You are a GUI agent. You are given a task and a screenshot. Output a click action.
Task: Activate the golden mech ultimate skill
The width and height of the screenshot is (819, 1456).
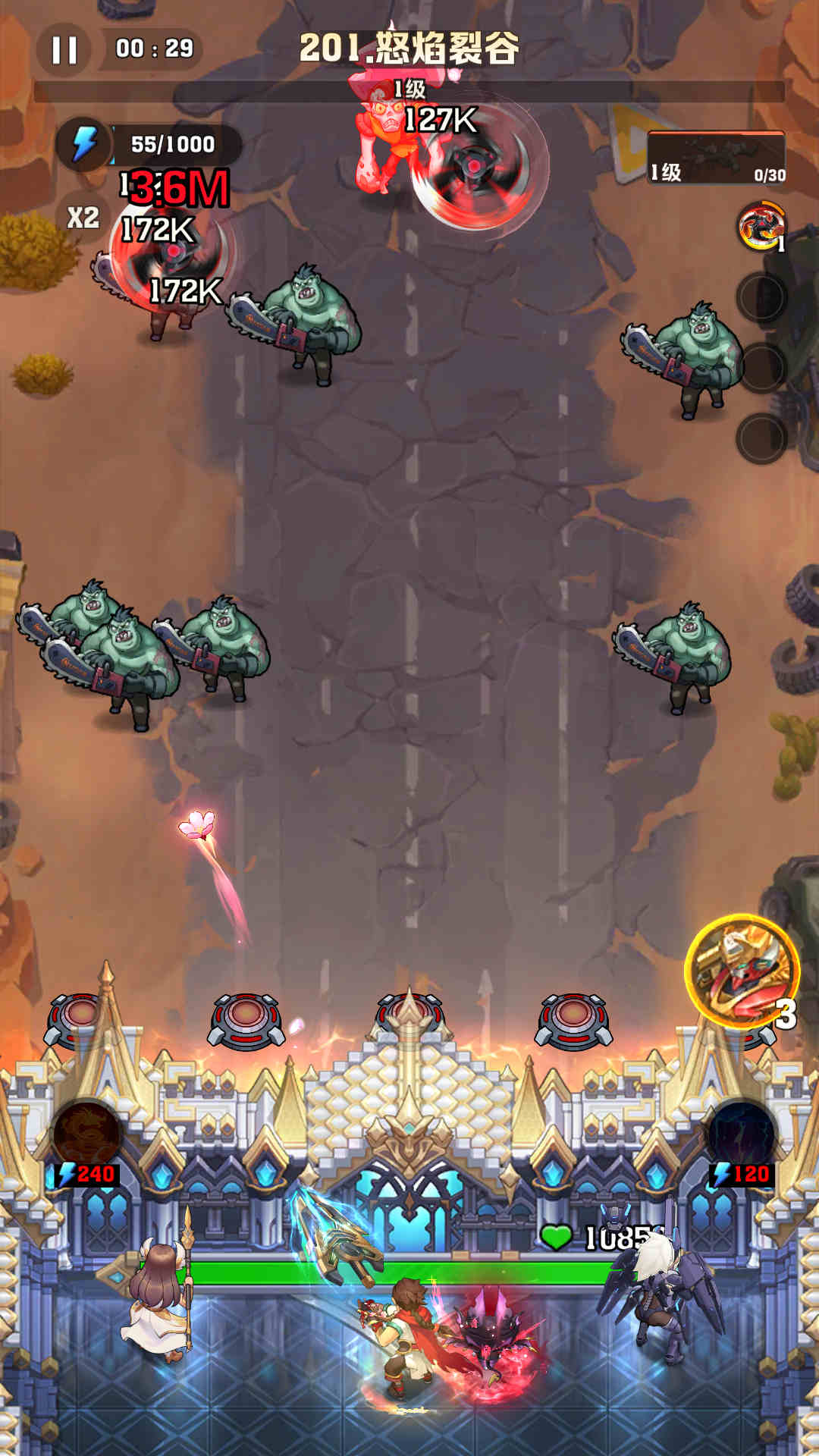(741, 972)
